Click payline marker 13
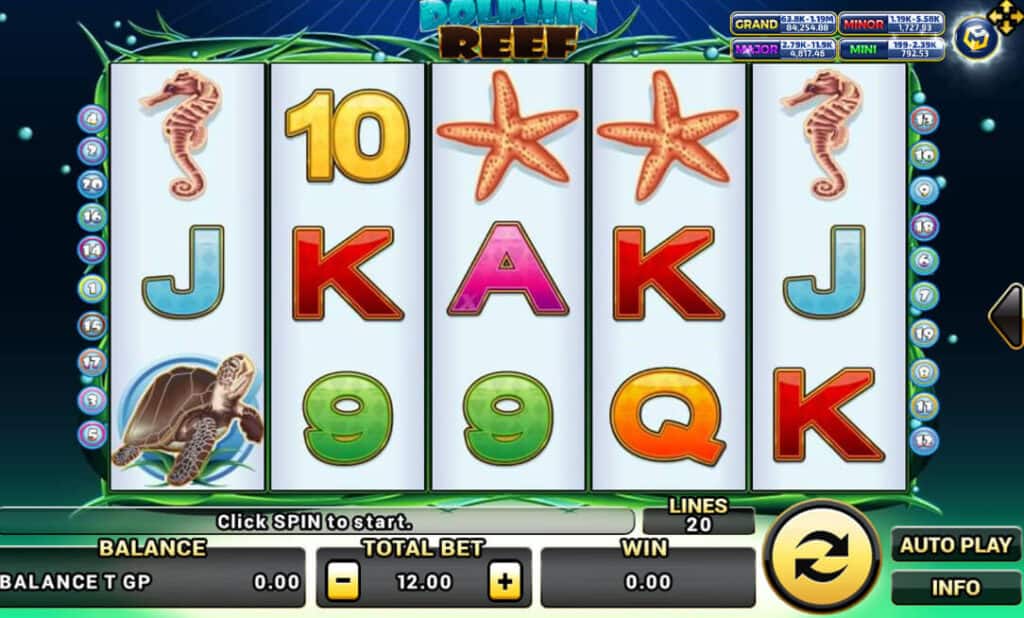The width and height of the screenshot is (1024, 618). click(924, 120)
